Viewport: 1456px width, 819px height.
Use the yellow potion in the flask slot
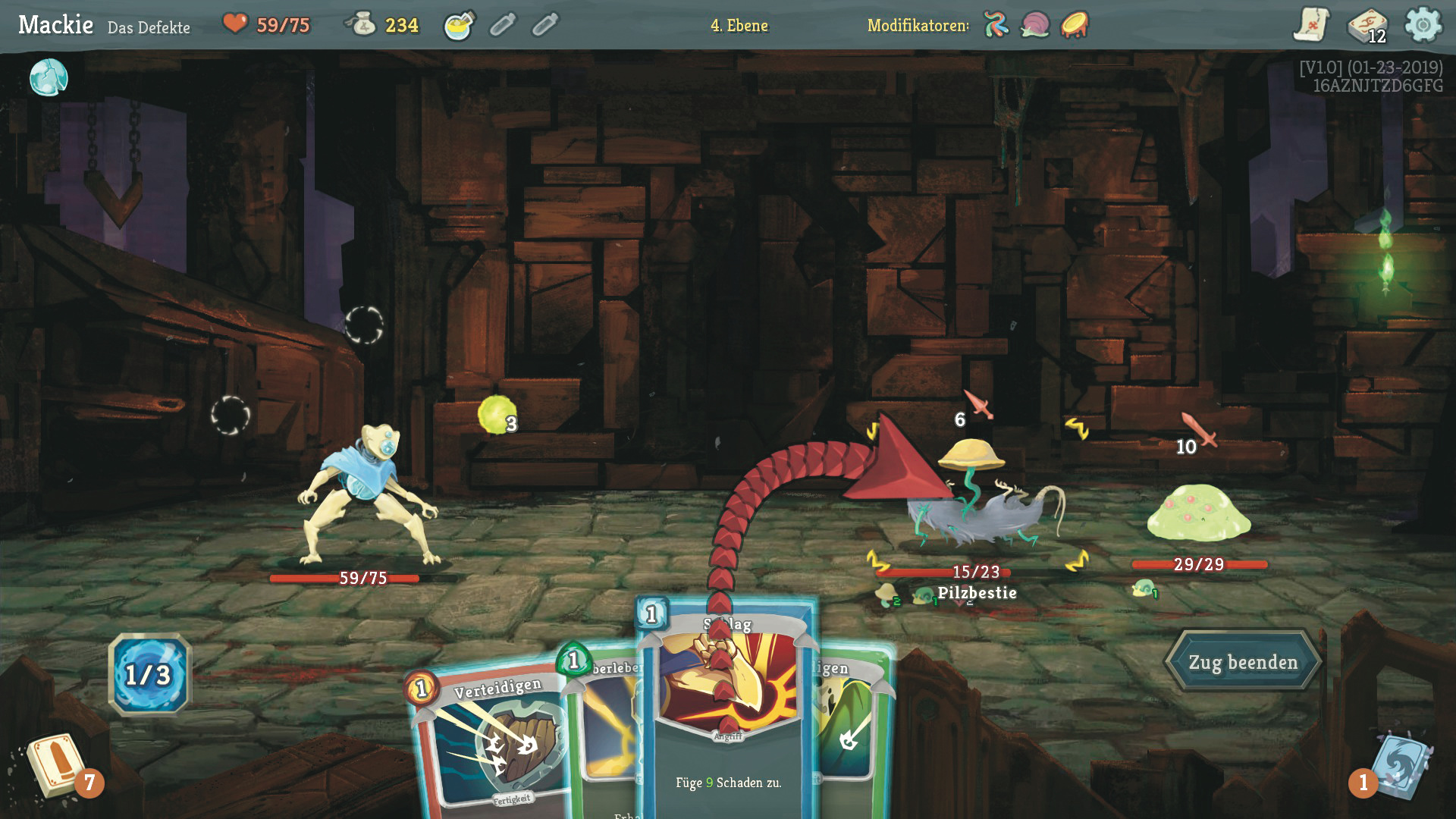click(459, 26)
